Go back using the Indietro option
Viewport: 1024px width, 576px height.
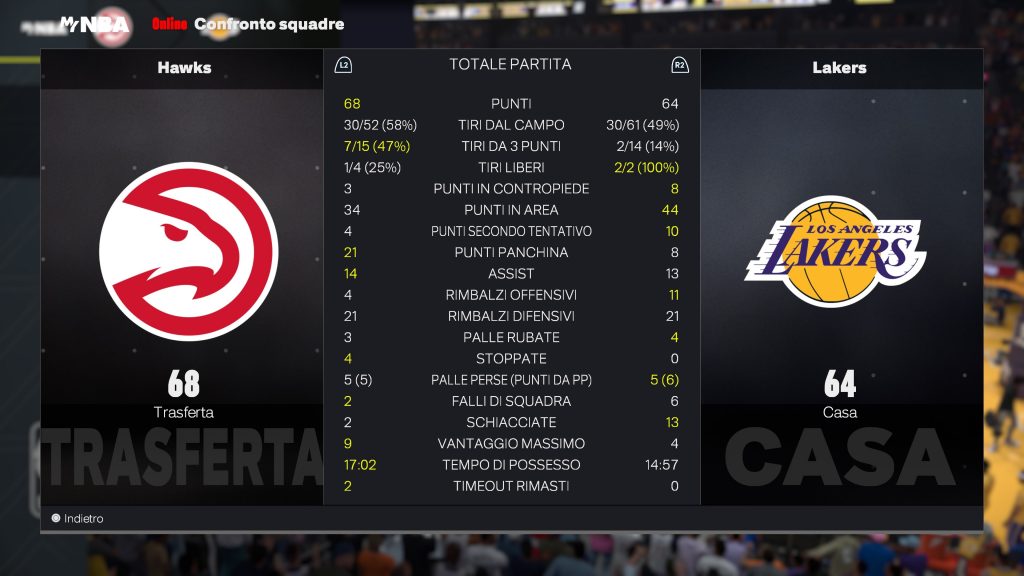78,519
